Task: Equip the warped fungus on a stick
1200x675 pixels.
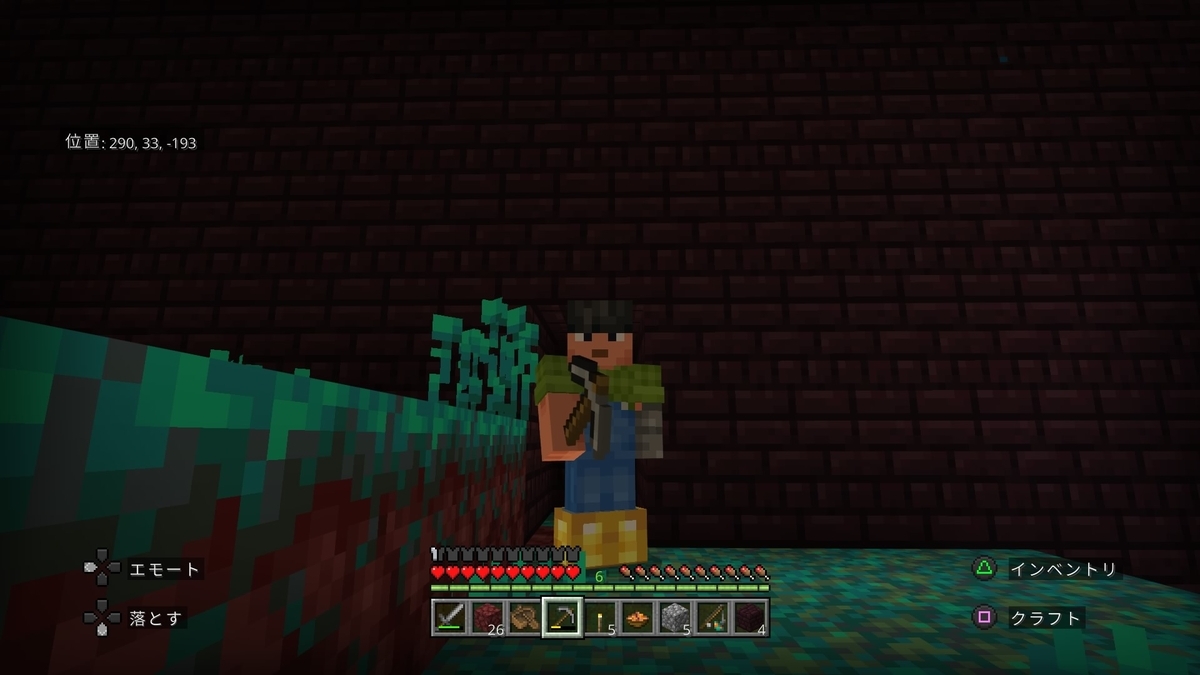Action: [711, 617]
